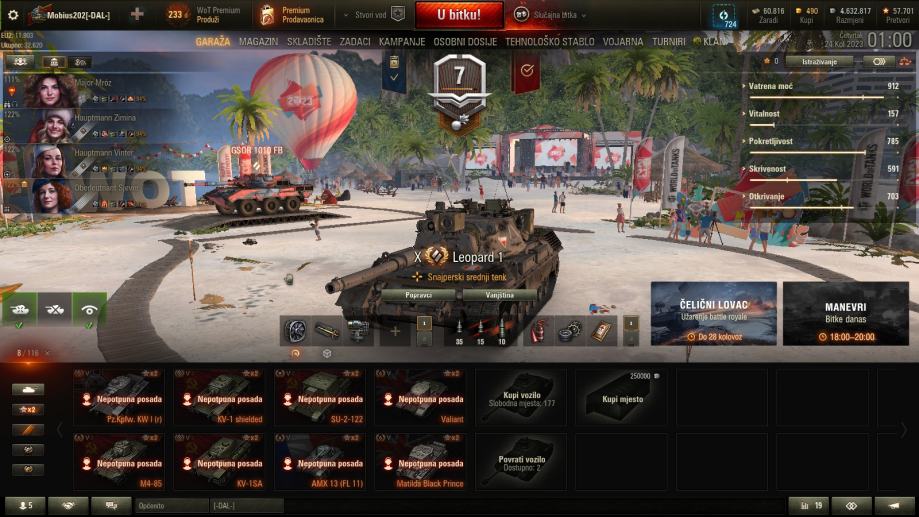
Task: Open the Skladište tab
Action: [309, 42]
